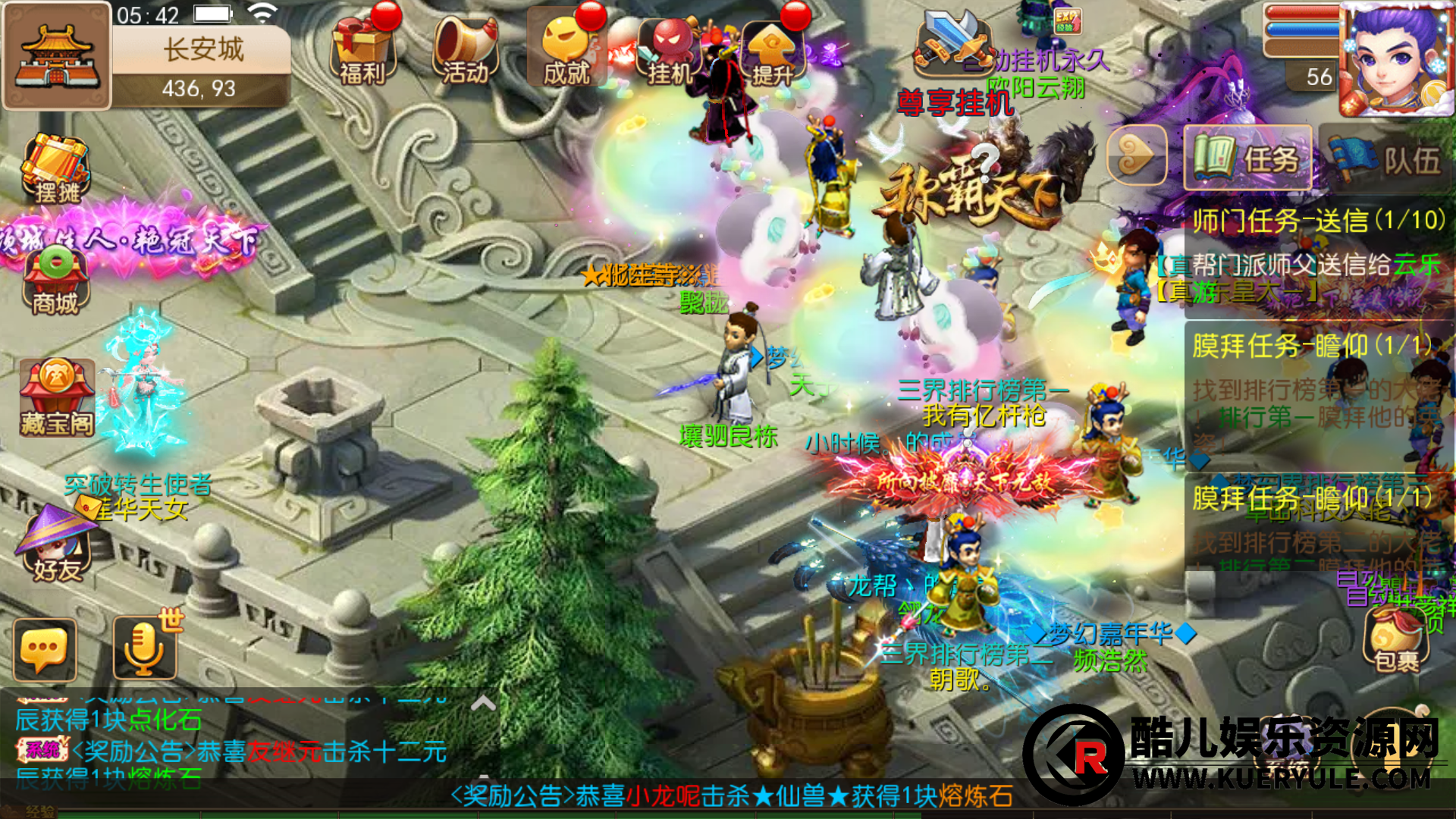Expand the chat log with up arrow

coord(483,704)
